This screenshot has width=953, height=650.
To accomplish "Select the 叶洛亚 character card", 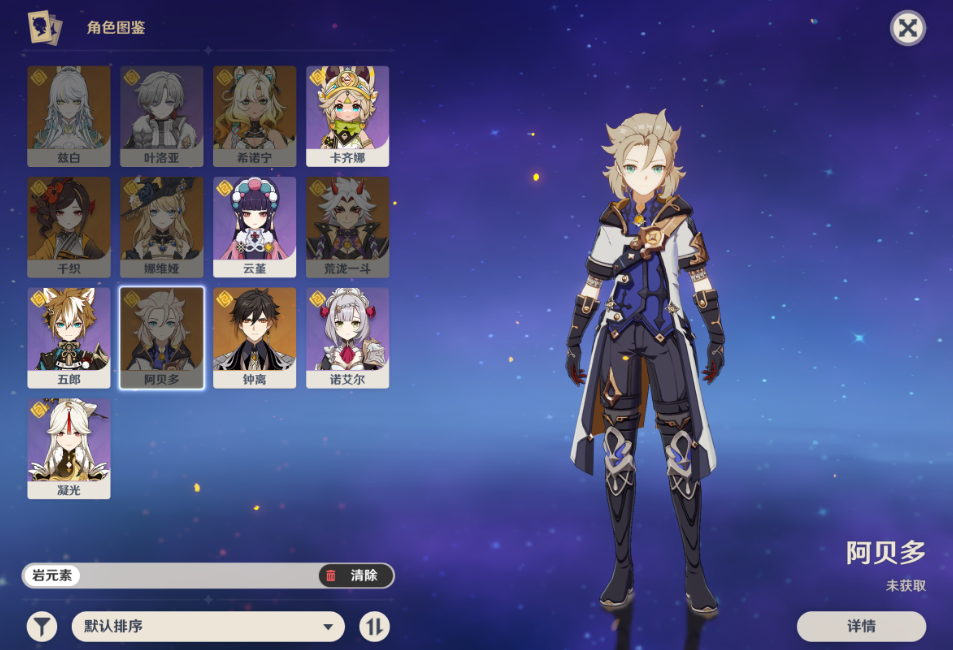I will click(x=162, y=116).
